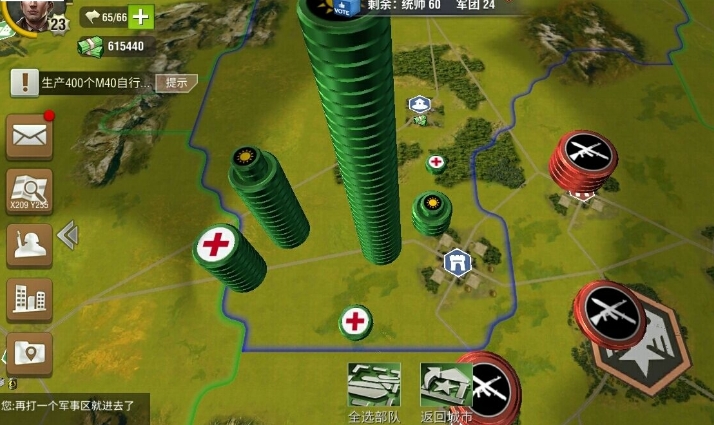Open the commander officer menu
This screenshot has height=425, width=714.
(29, 245)
